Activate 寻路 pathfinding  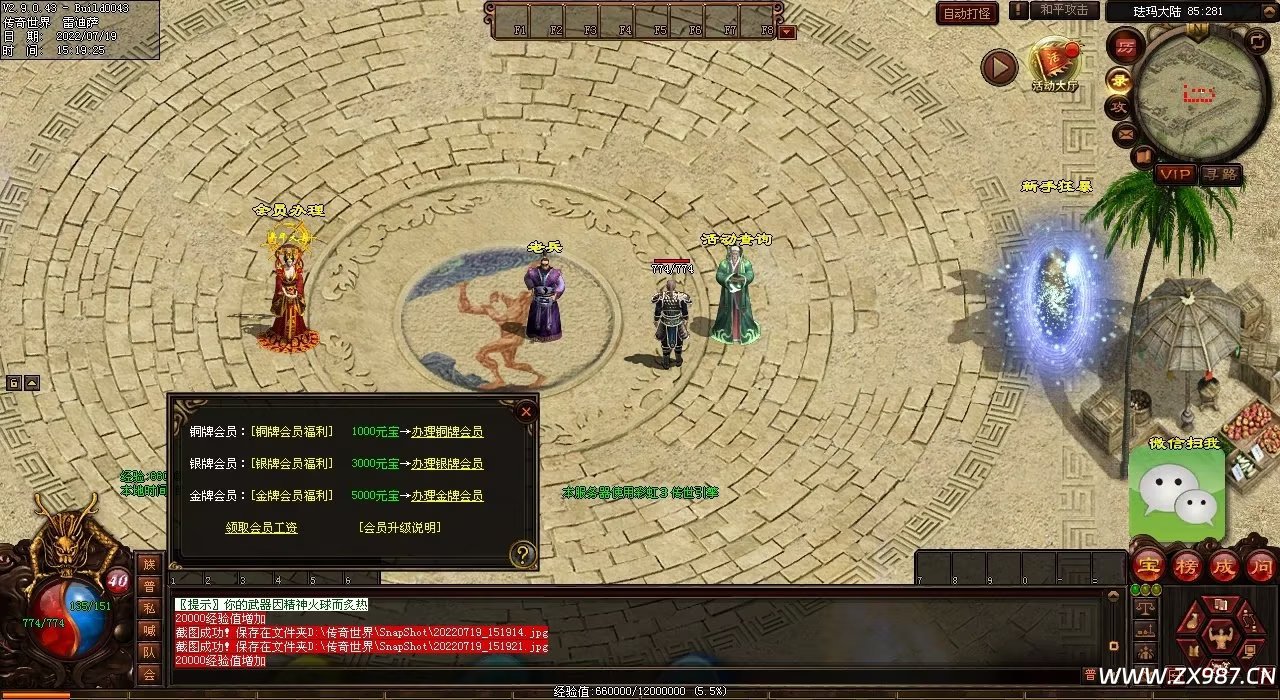(1221, 174)
